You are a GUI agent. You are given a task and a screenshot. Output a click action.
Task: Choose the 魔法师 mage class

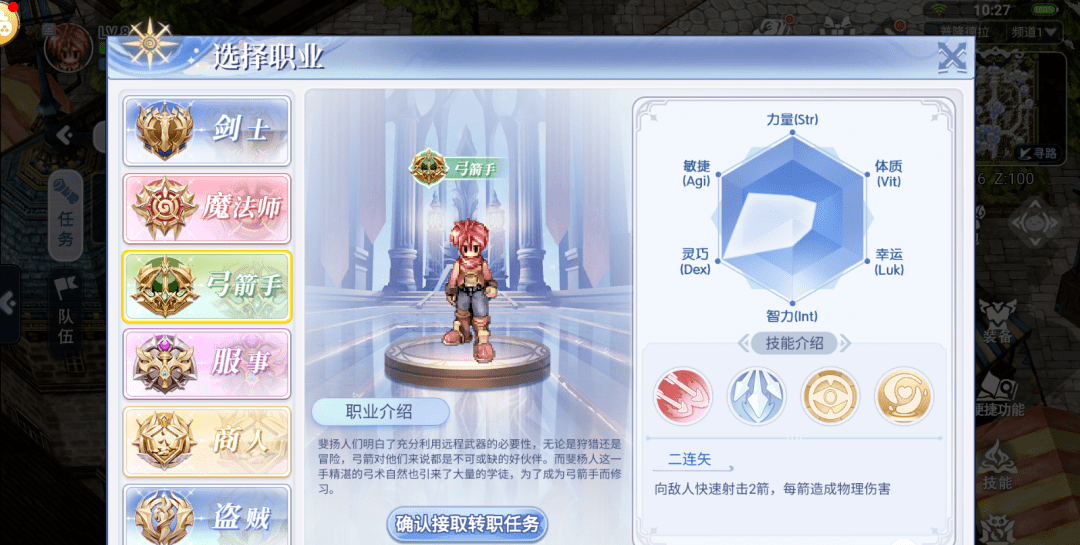[207, 208]
